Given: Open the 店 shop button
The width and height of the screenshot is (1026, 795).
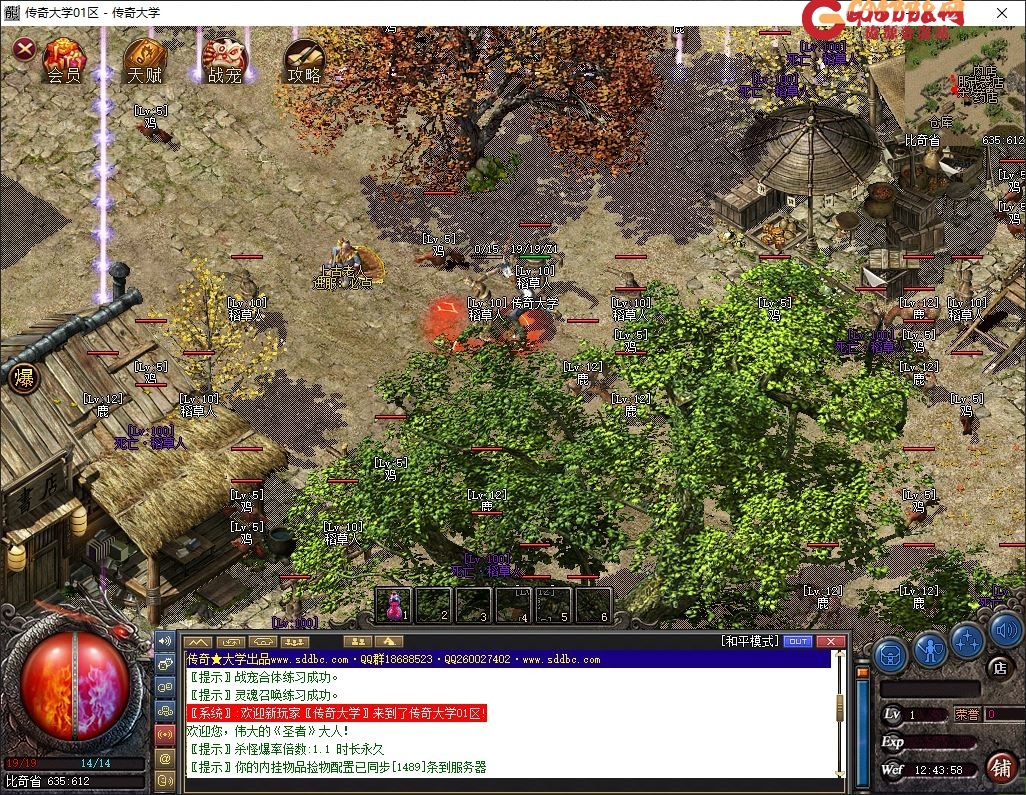Looking at the screenshot, I should pos(999,667).
